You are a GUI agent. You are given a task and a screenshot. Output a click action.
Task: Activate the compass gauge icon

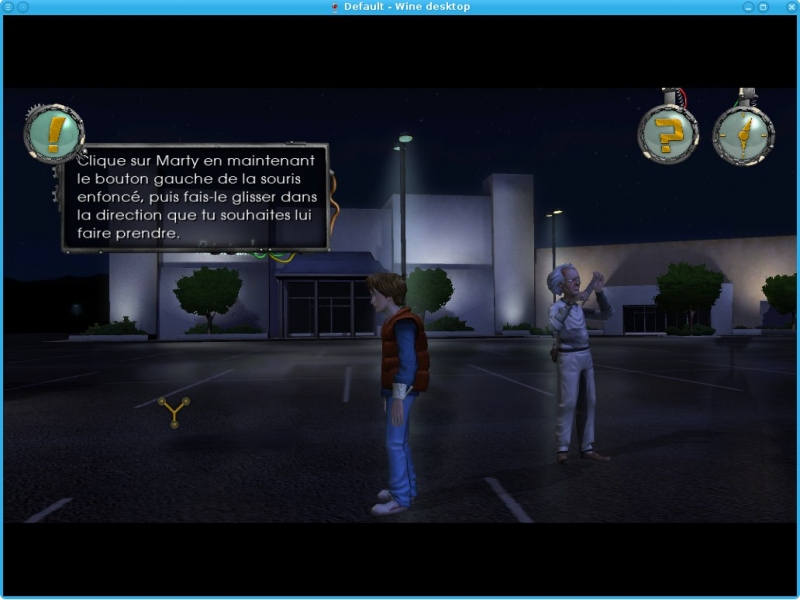click(743, 134)
